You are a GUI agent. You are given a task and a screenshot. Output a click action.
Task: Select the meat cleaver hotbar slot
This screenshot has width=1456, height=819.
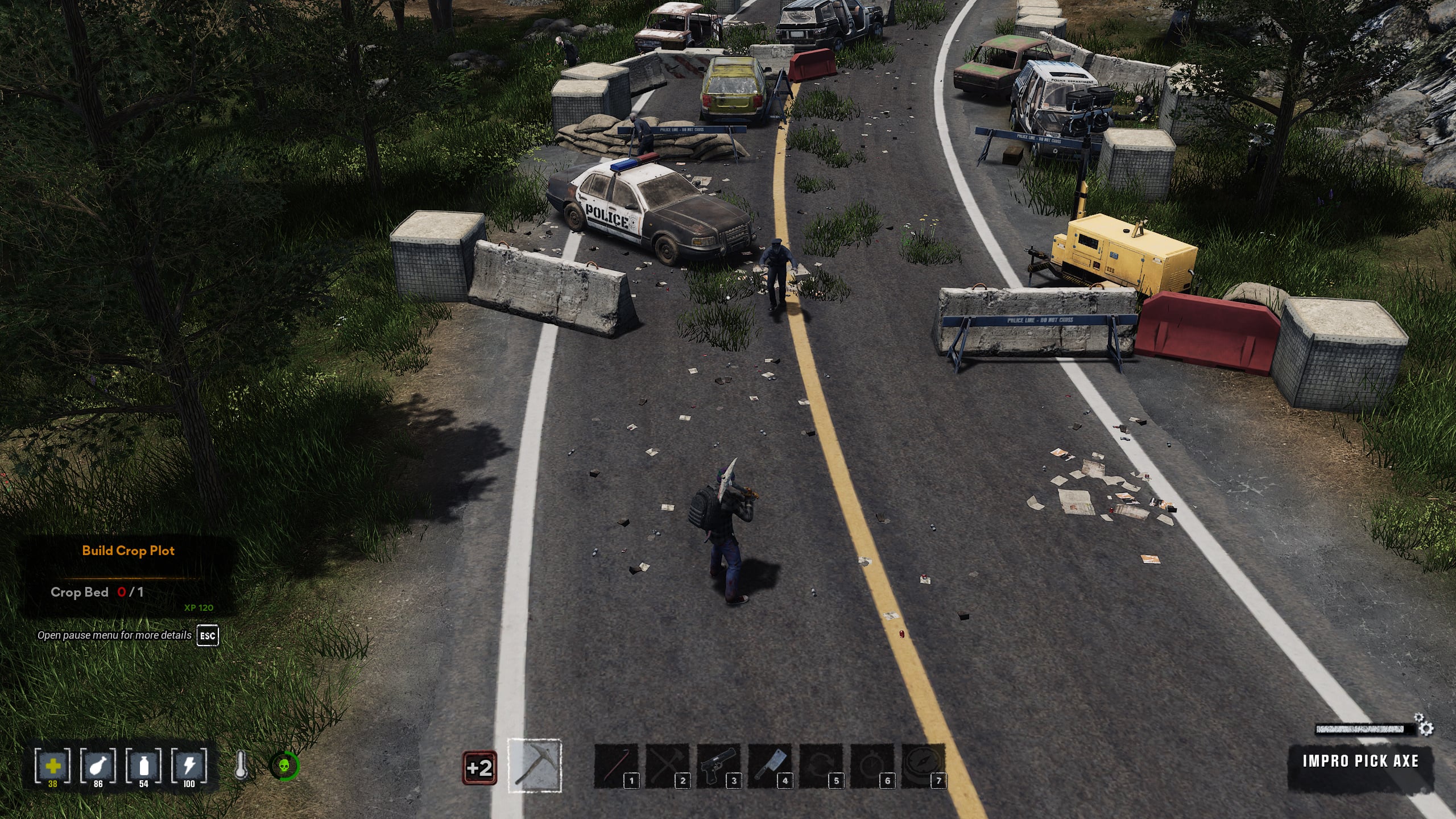769,766
